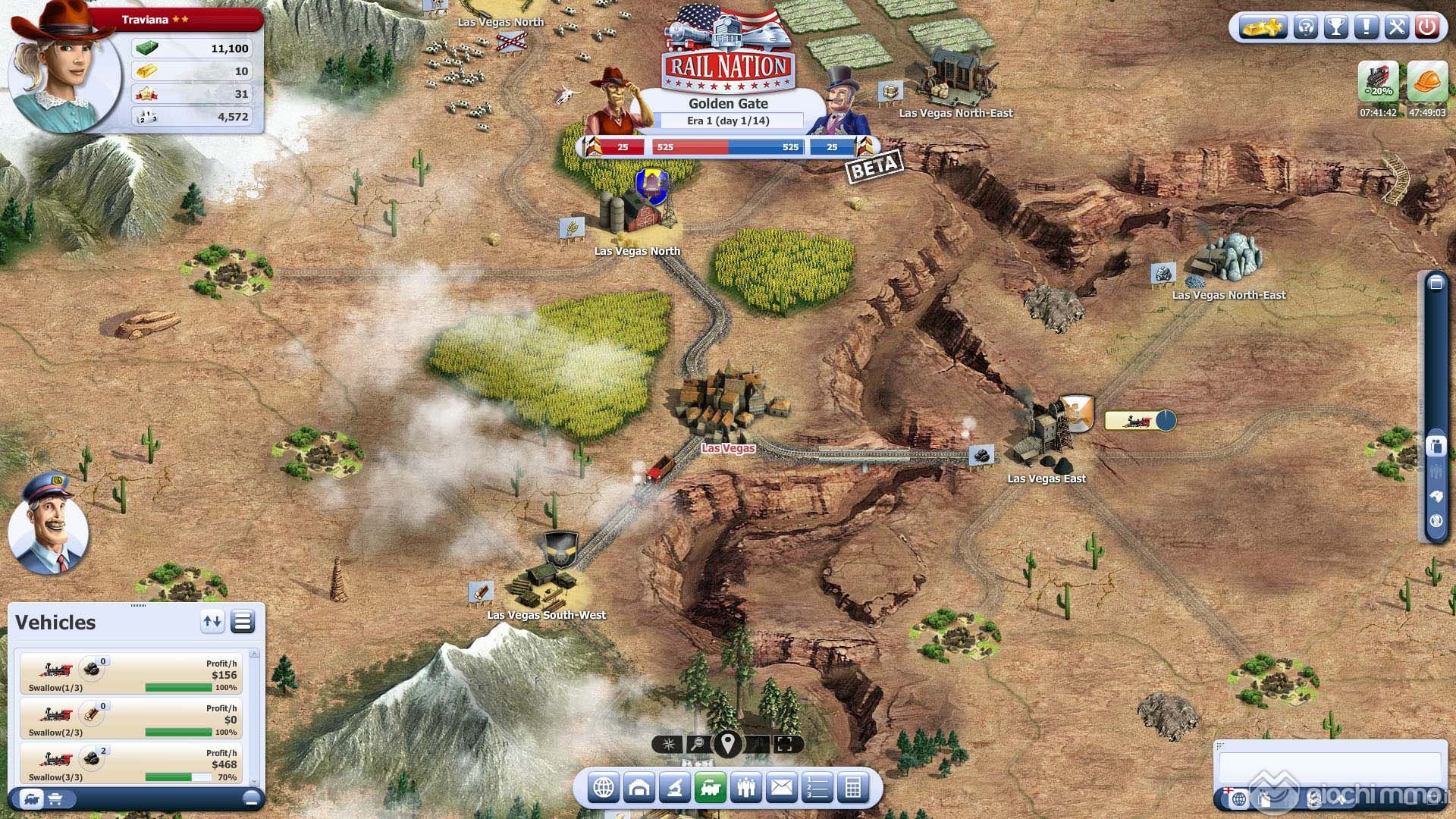This screenshot has width=1456, height=819.
Task: Open the mail envelope messages
Action: point(782,789)
